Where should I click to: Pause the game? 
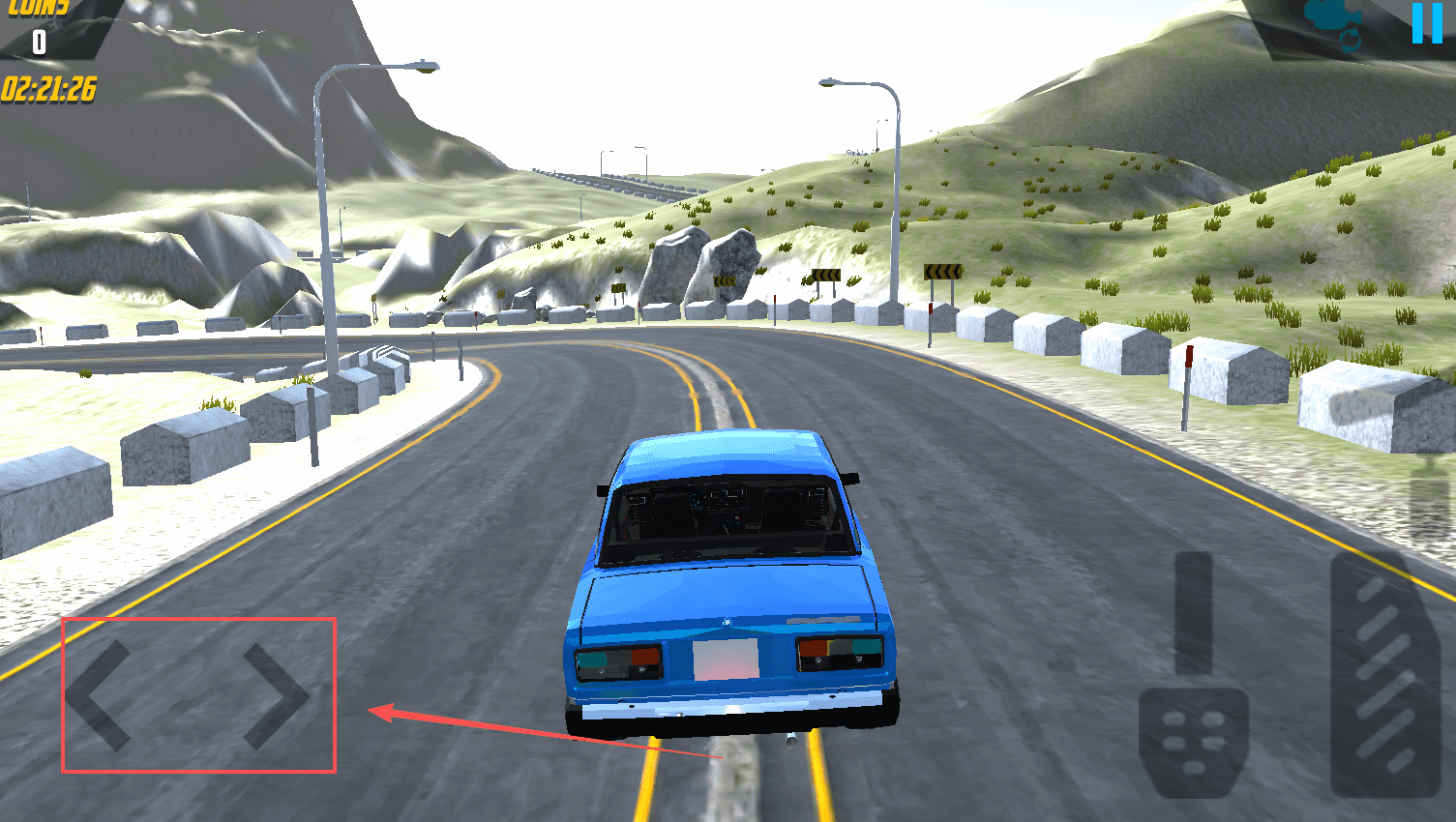pos(1427,22)
